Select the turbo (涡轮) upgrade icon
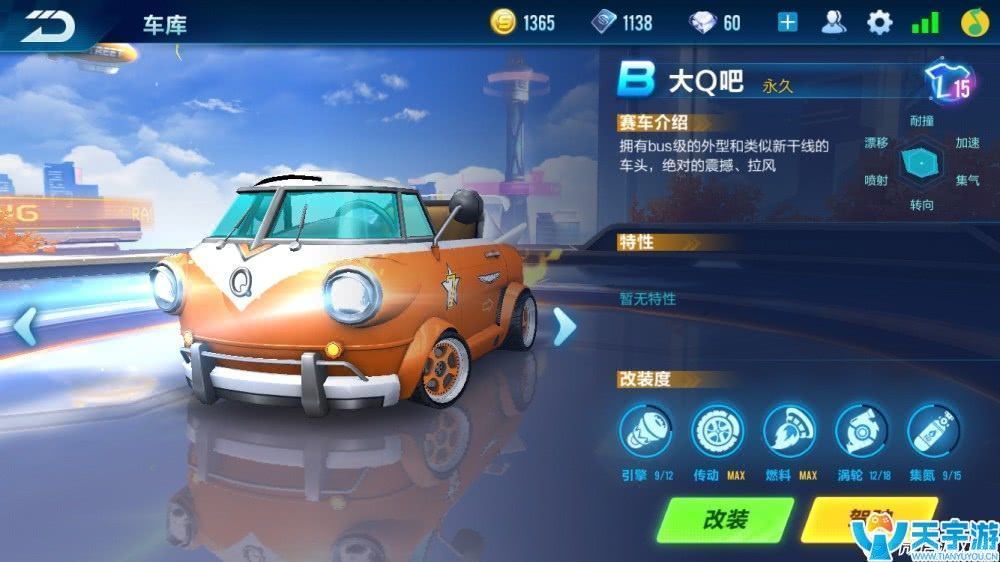The height and width of the screenshot is (562, 1000). [862, 430]
